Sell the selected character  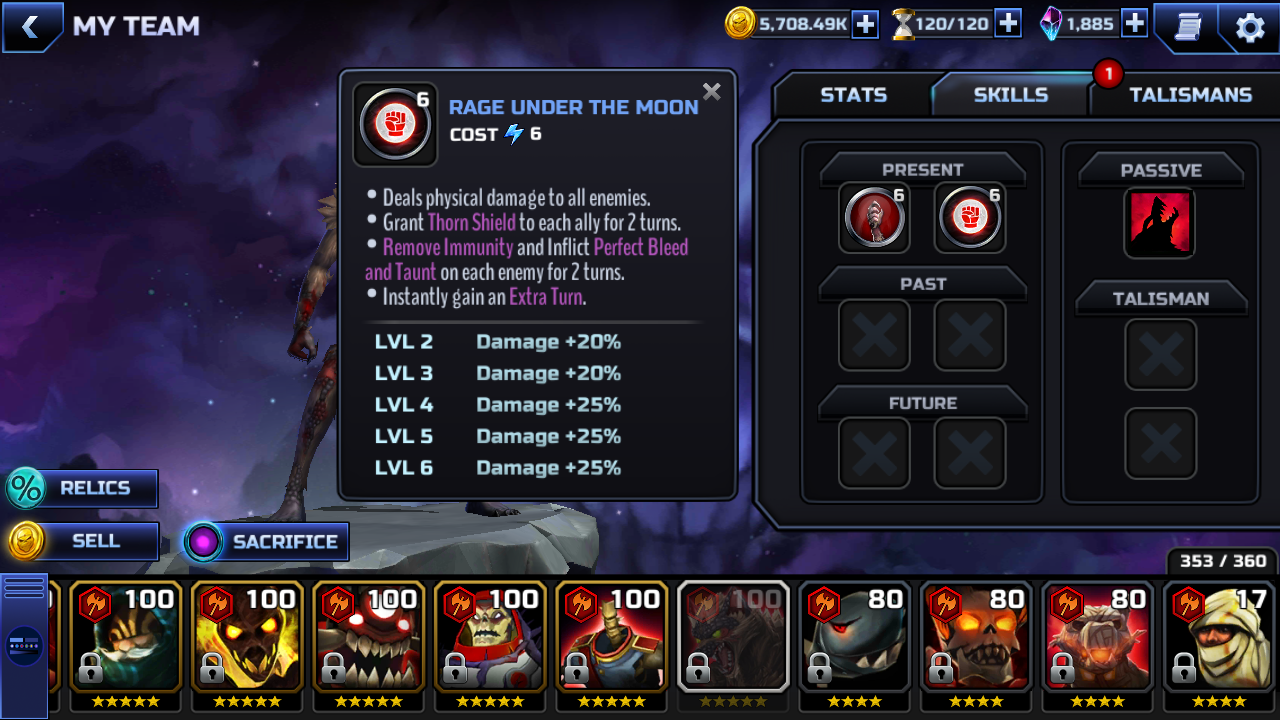83,541
